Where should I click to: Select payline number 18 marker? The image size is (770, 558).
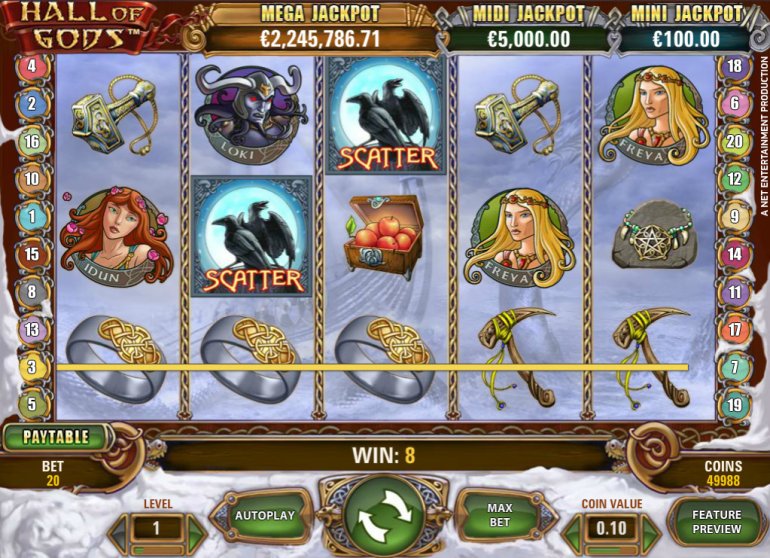point(735,67)
